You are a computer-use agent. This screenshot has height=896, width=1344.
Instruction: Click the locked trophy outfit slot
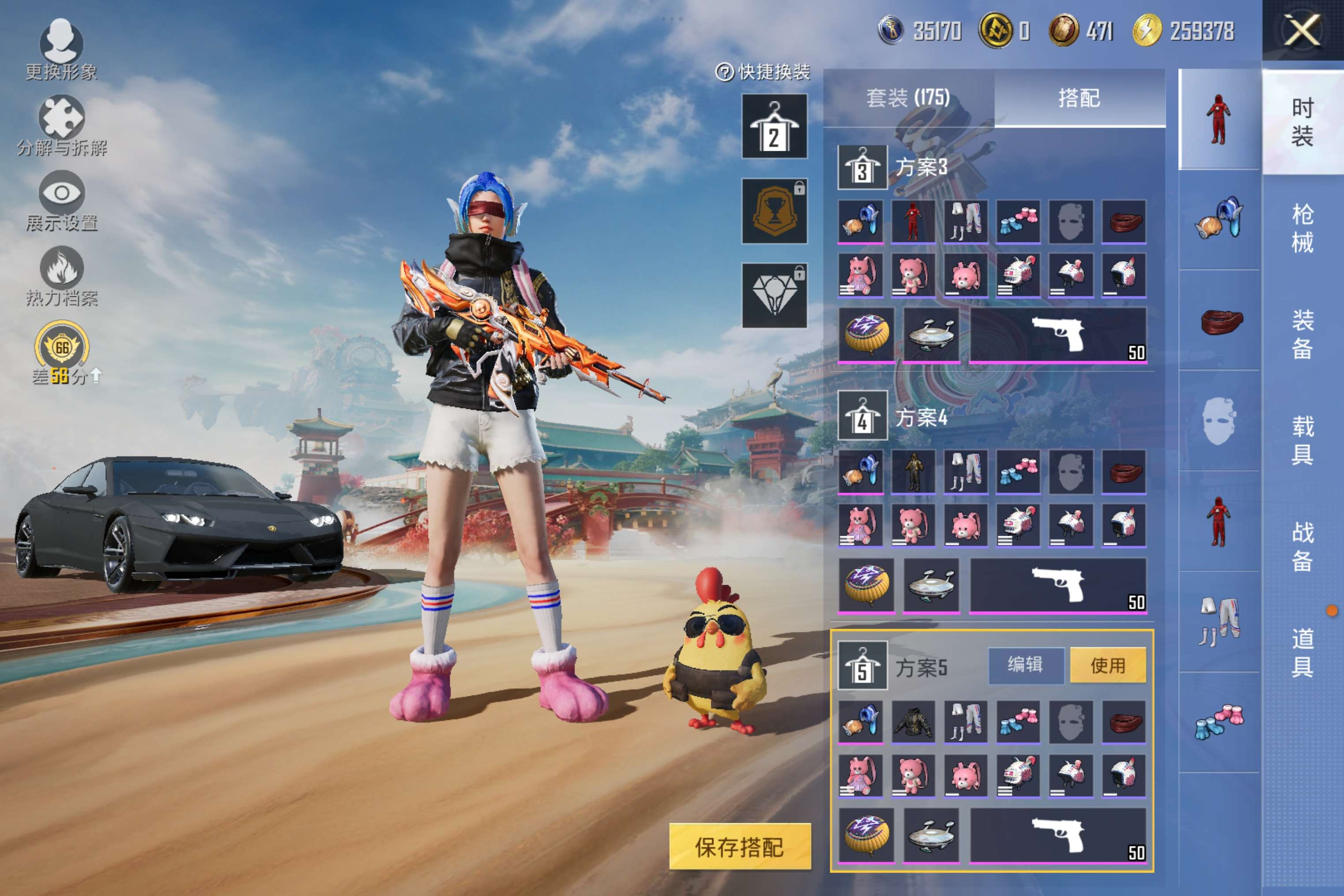(774, 211)
